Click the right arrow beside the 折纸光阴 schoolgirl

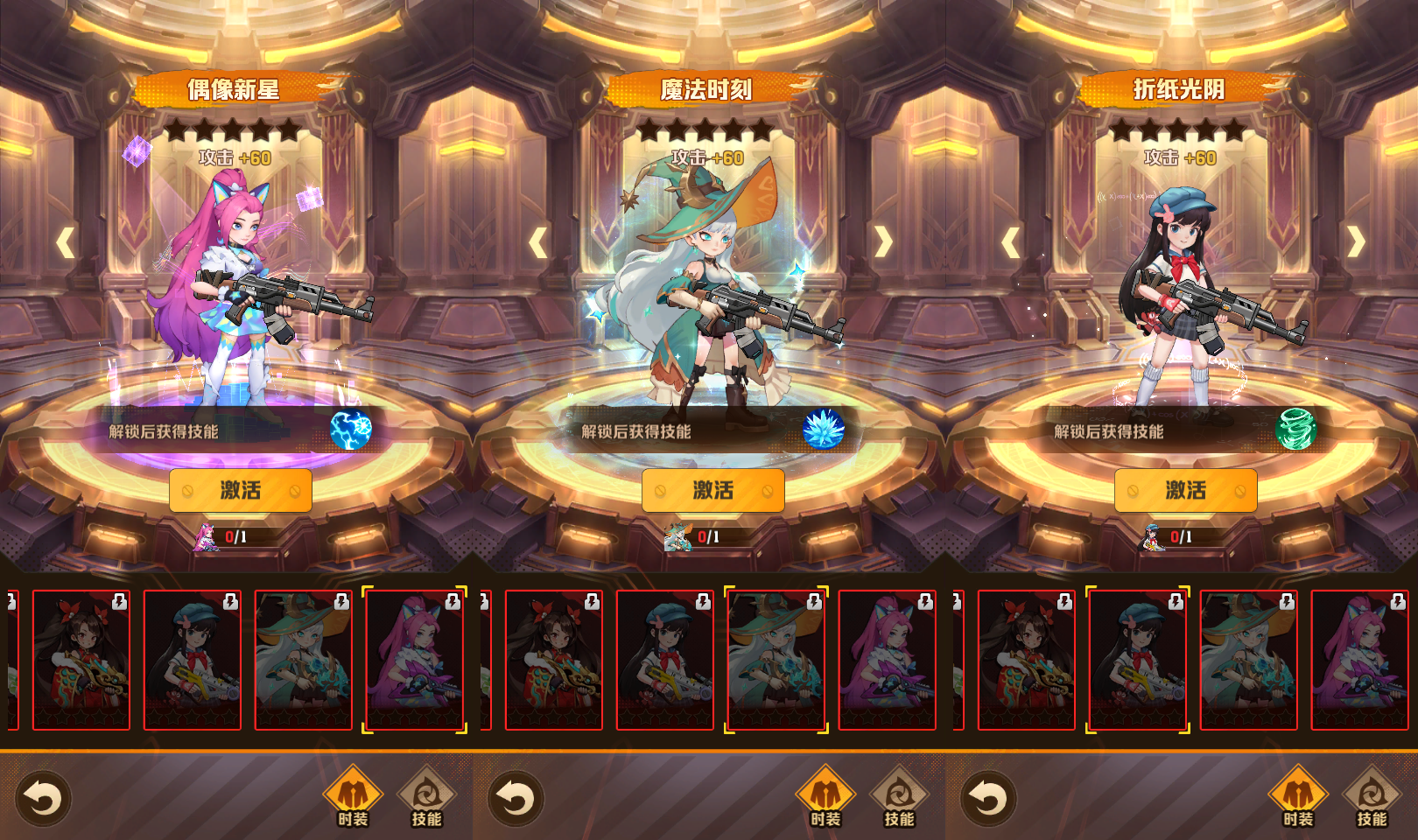click(1356, 242)
